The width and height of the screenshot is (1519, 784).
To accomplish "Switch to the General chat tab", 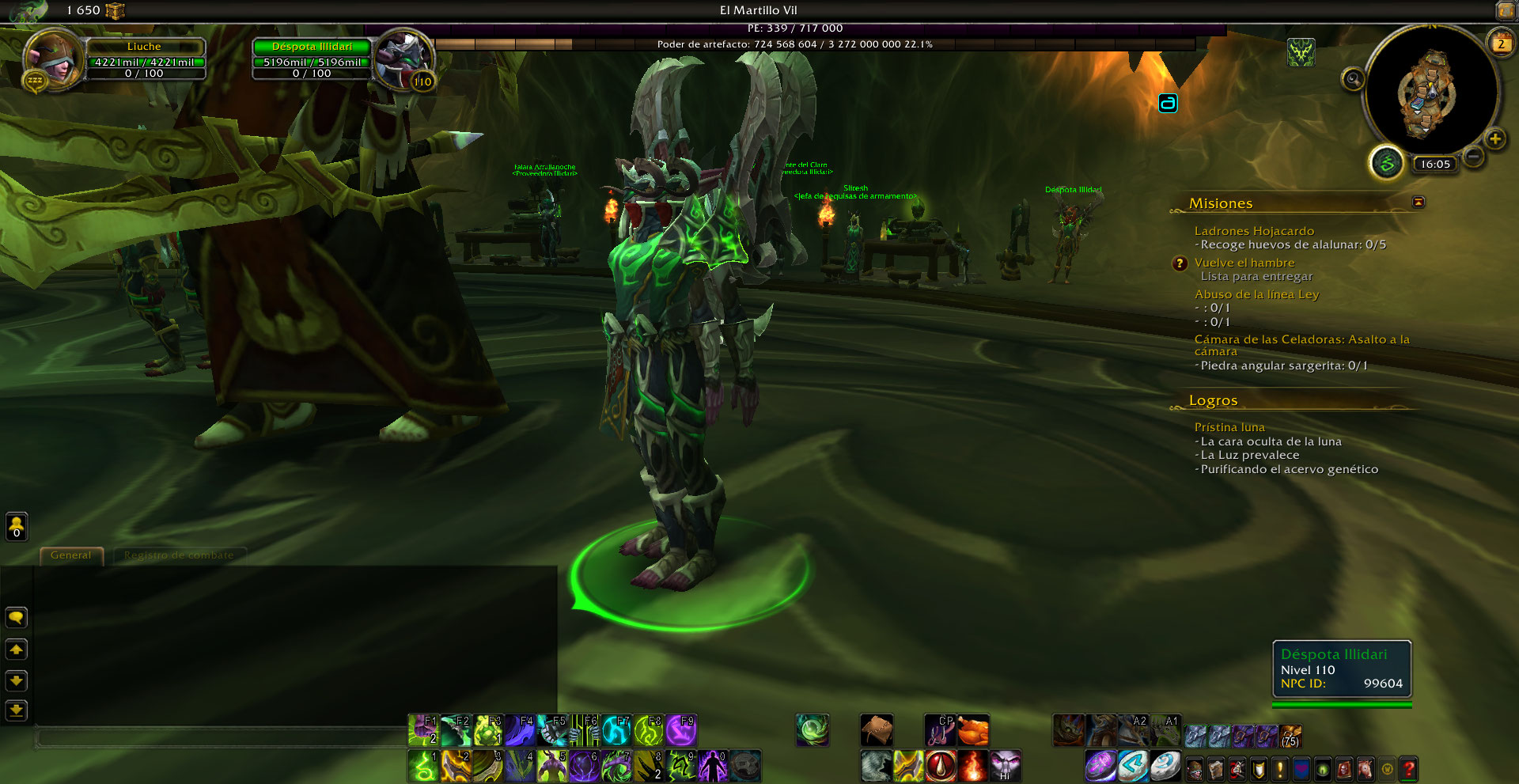I will 71,555.
